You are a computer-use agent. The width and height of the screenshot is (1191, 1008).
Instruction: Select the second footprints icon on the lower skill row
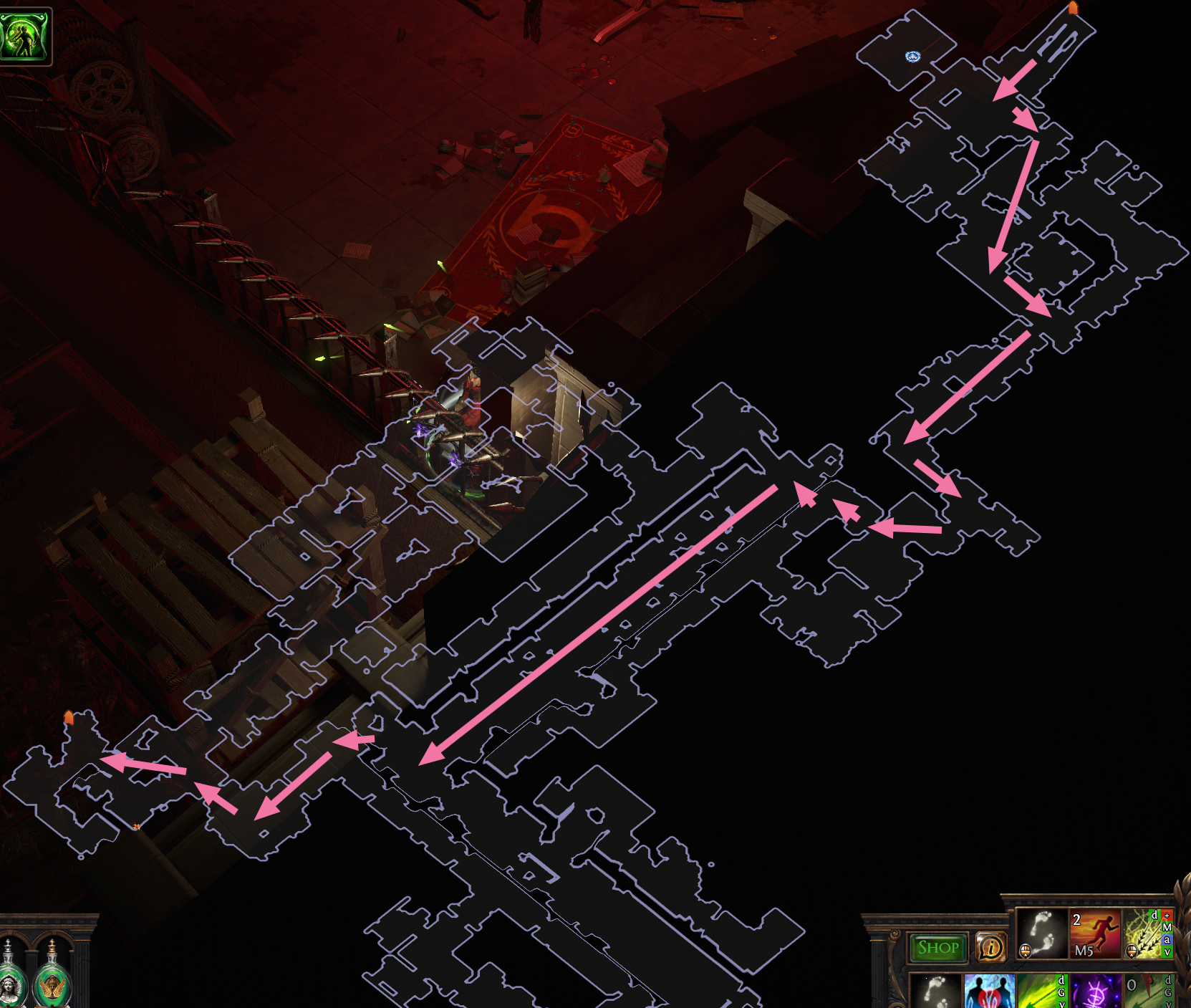(937, 992)
